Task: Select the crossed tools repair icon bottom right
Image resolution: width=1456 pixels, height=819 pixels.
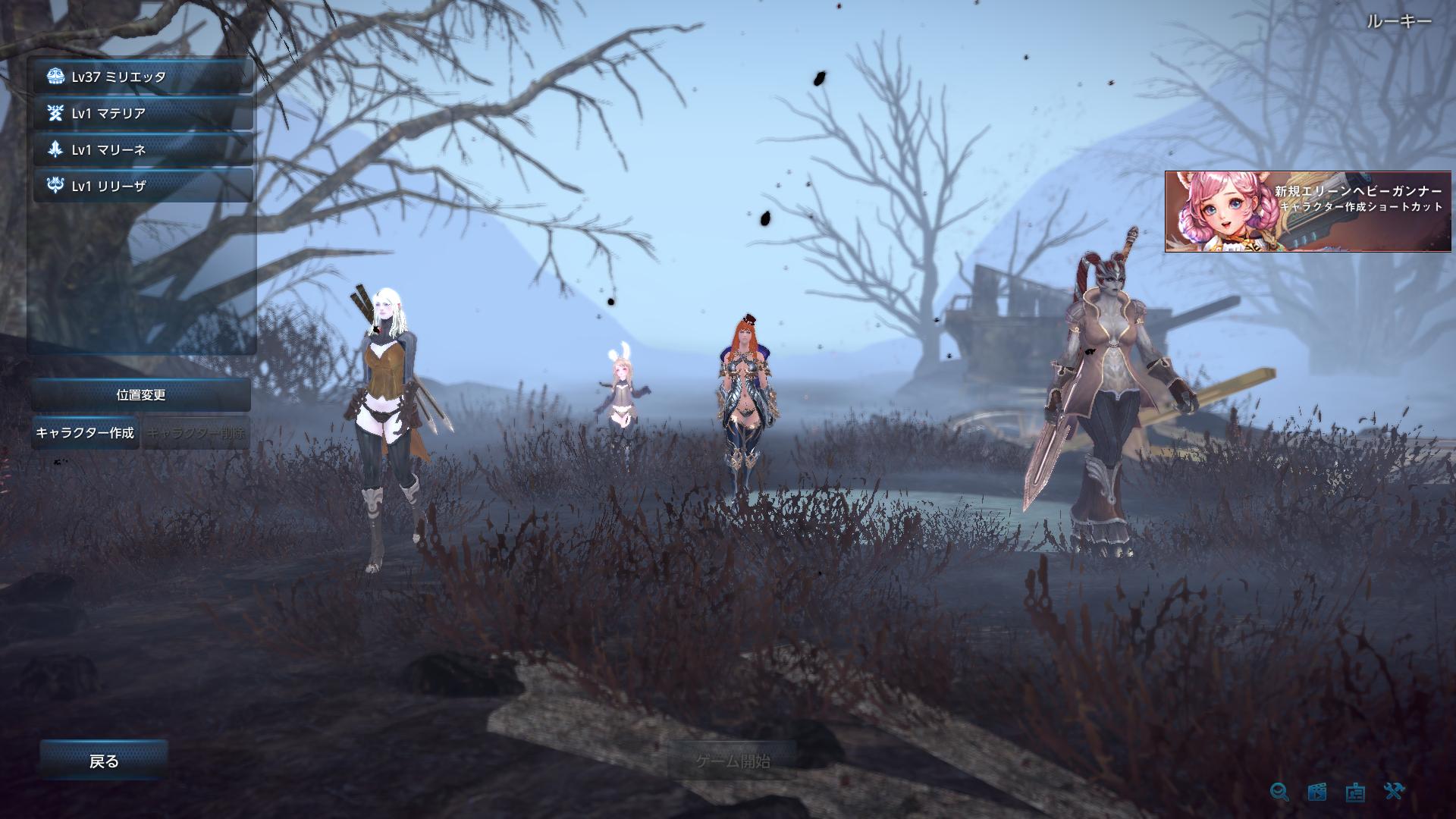Action: 1392,792
